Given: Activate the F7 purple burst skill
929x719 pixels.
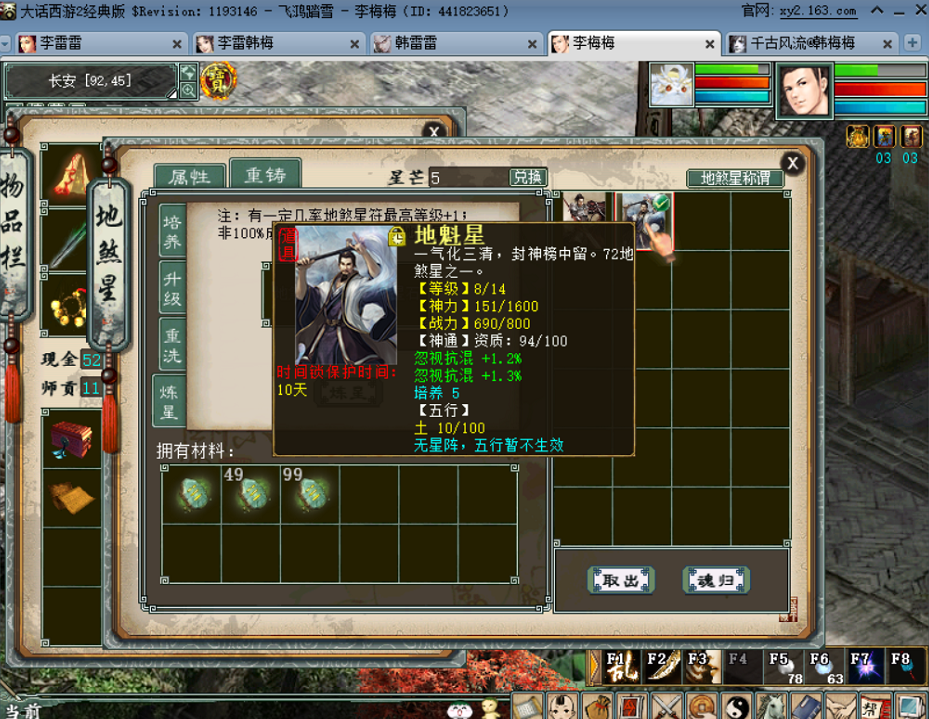Looking at the screenshot, I should (860, 667).
